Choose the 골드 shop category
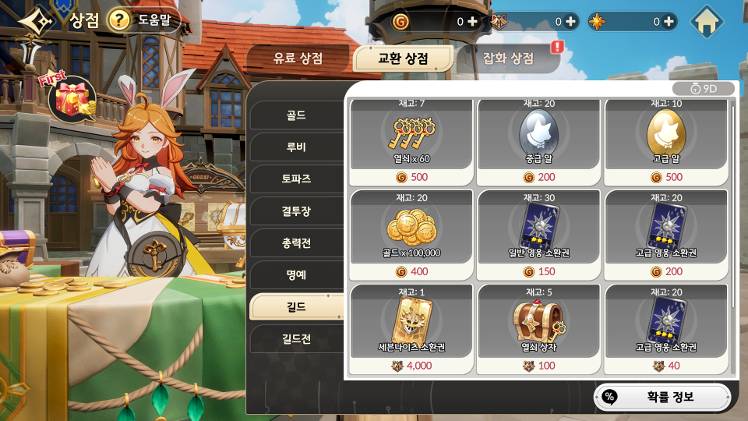 click(295, 115)
